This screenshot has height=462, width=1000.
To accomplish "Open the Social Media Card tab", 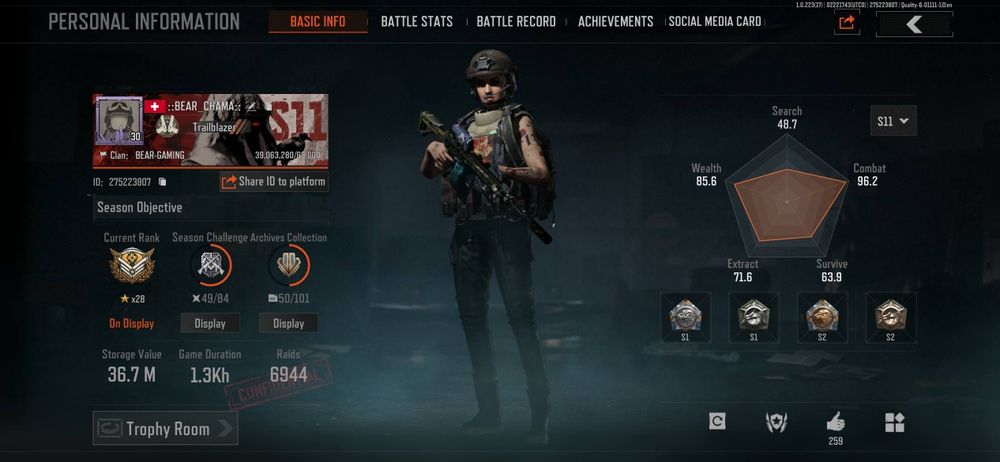I will 715,21.
